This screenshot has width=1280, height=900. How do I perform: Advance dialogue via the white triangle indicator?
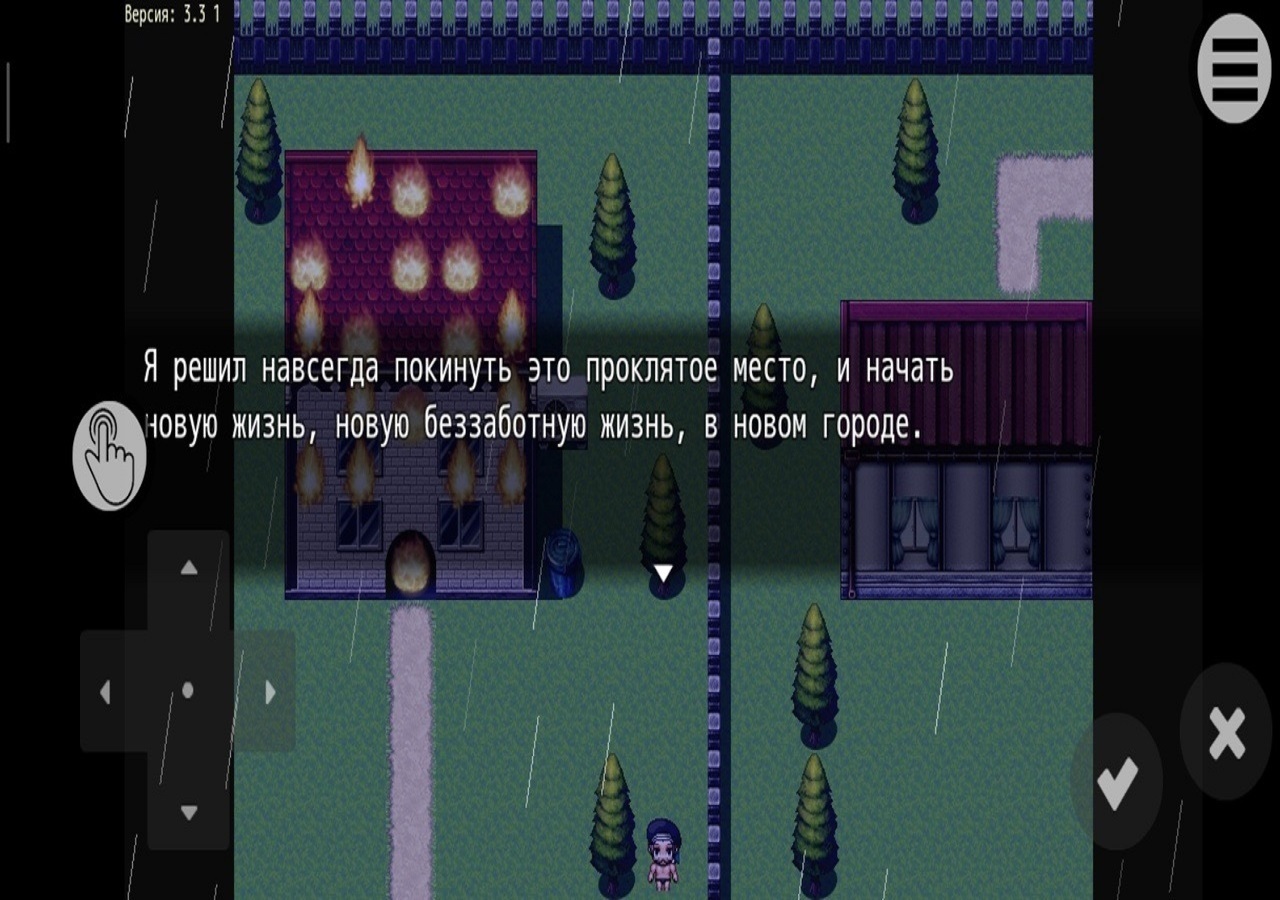pos(665,572)
